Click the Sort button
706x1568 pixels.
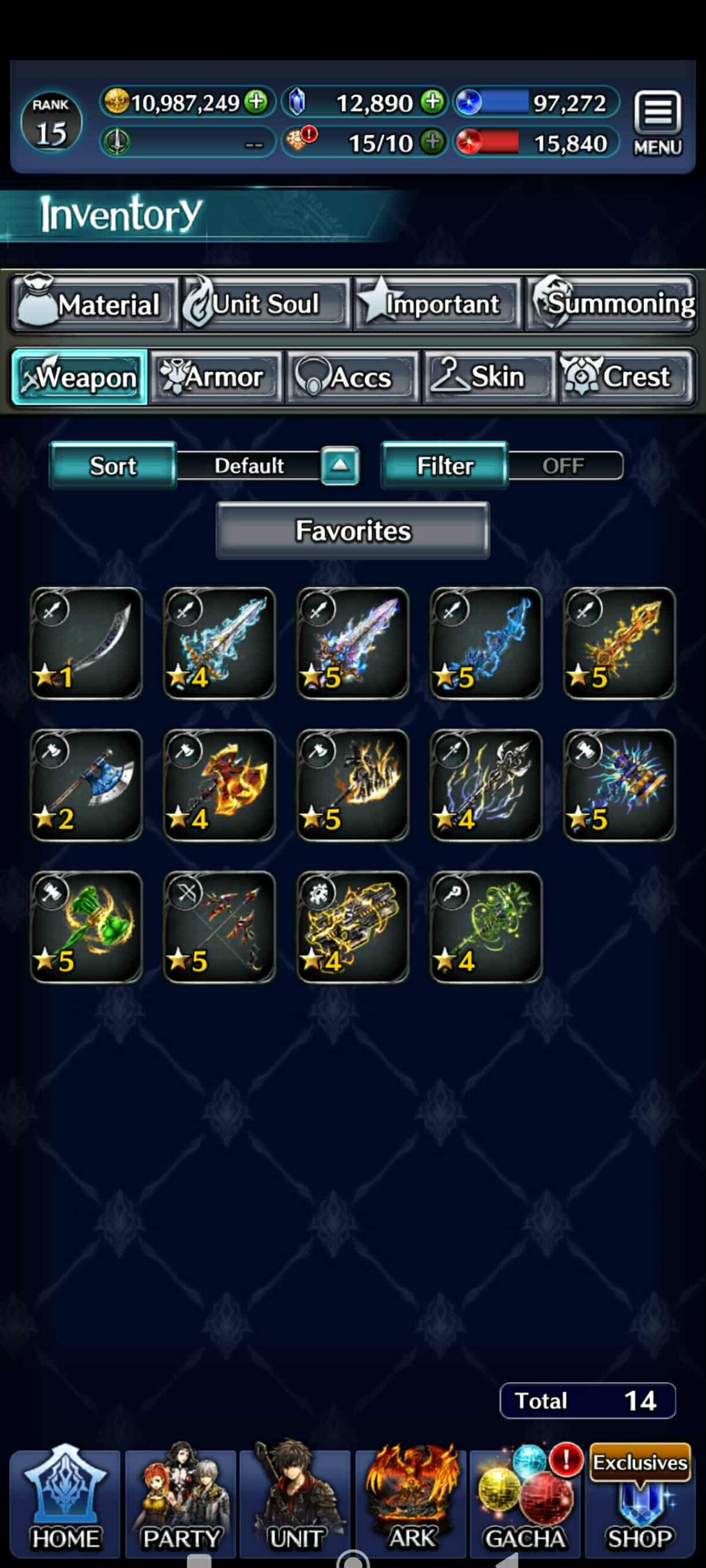[113, 466]
